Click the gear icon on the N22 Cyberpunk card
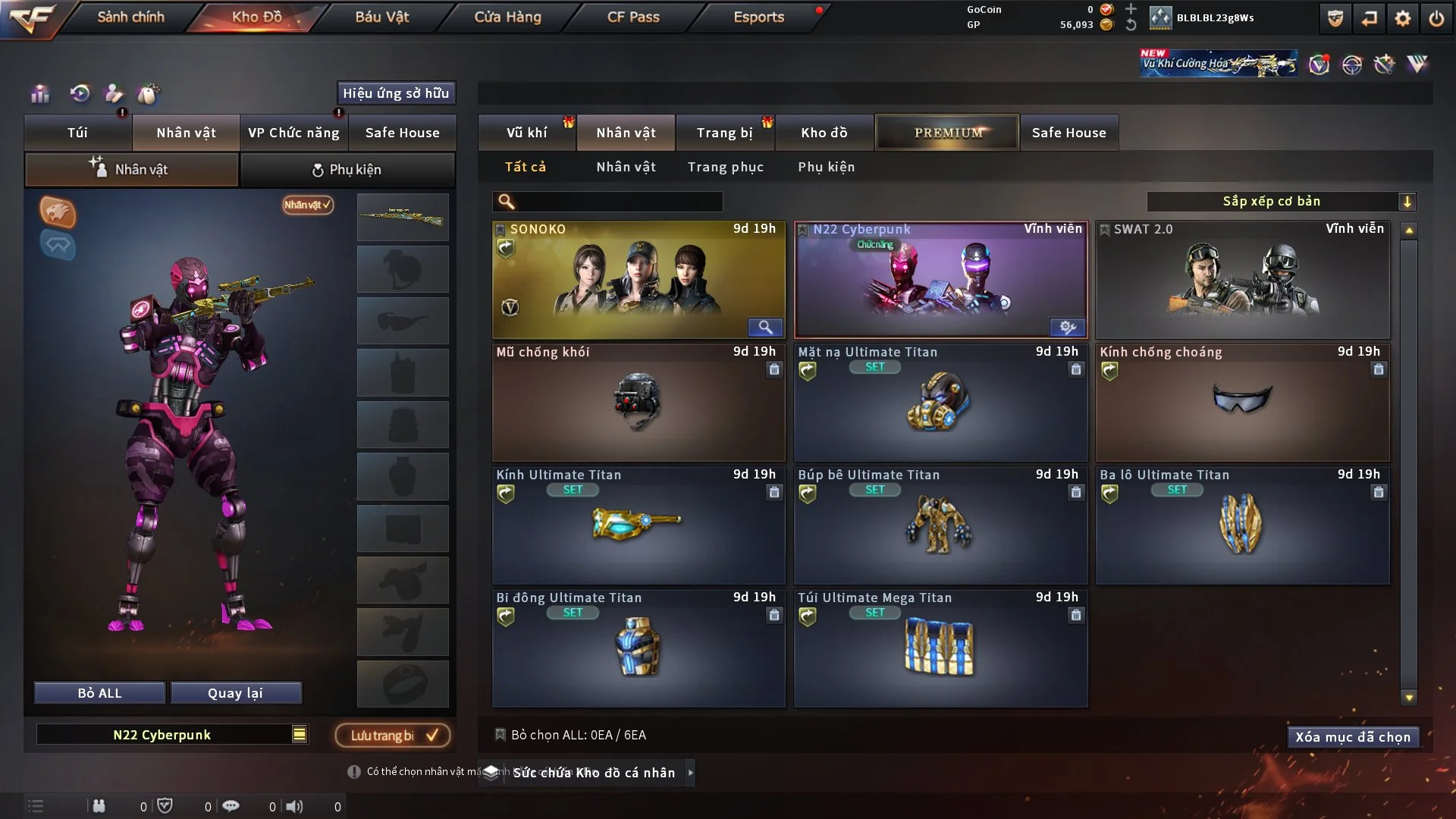The image size is (1456, 819). pos(1068,328)
